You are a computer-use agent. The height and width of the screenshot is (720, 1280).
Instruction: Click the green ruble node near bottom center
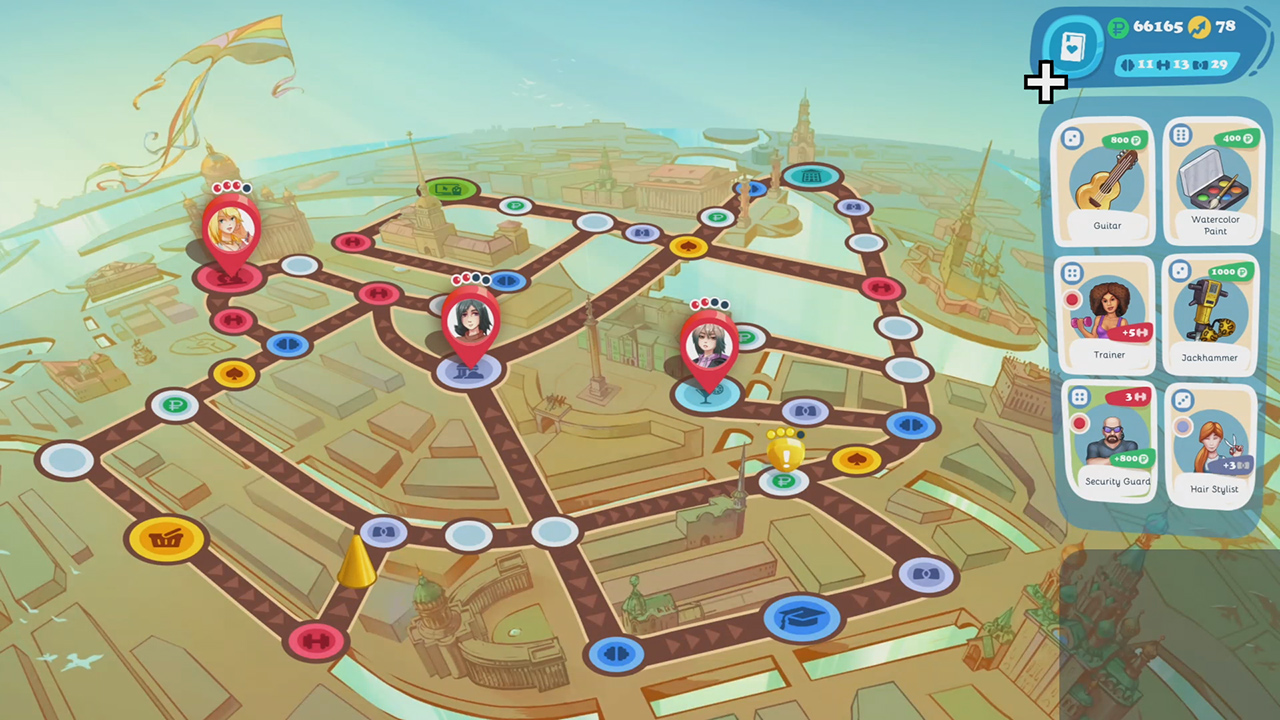tap(786, 483)
